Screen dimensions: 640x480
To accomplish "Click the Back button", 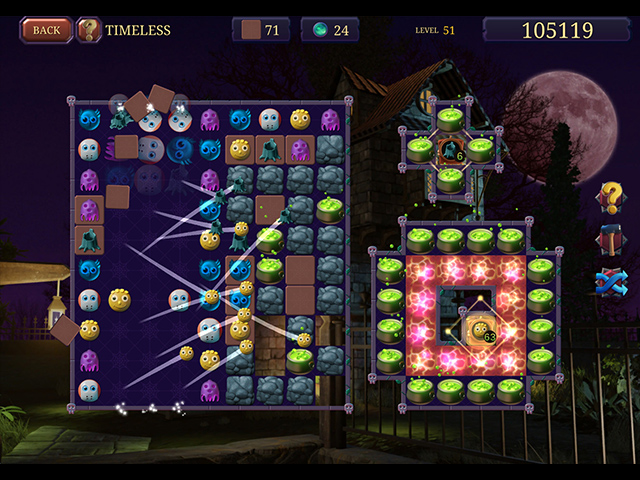I will tap(46, 29).
